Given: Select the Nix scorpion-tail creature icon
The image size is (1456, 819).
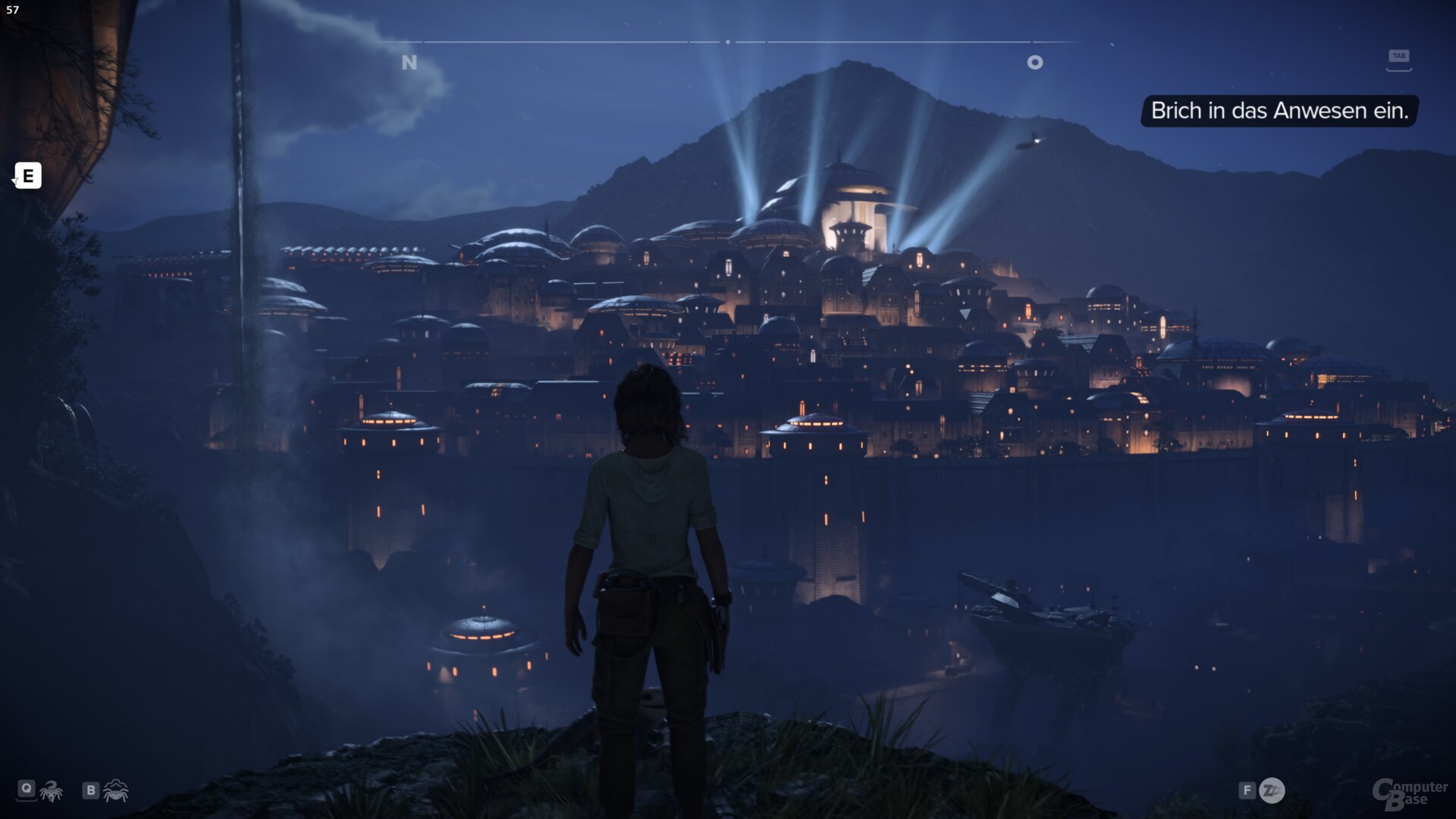Looking at the screenshot, I should pyautogui.click(x=52, y=791).
